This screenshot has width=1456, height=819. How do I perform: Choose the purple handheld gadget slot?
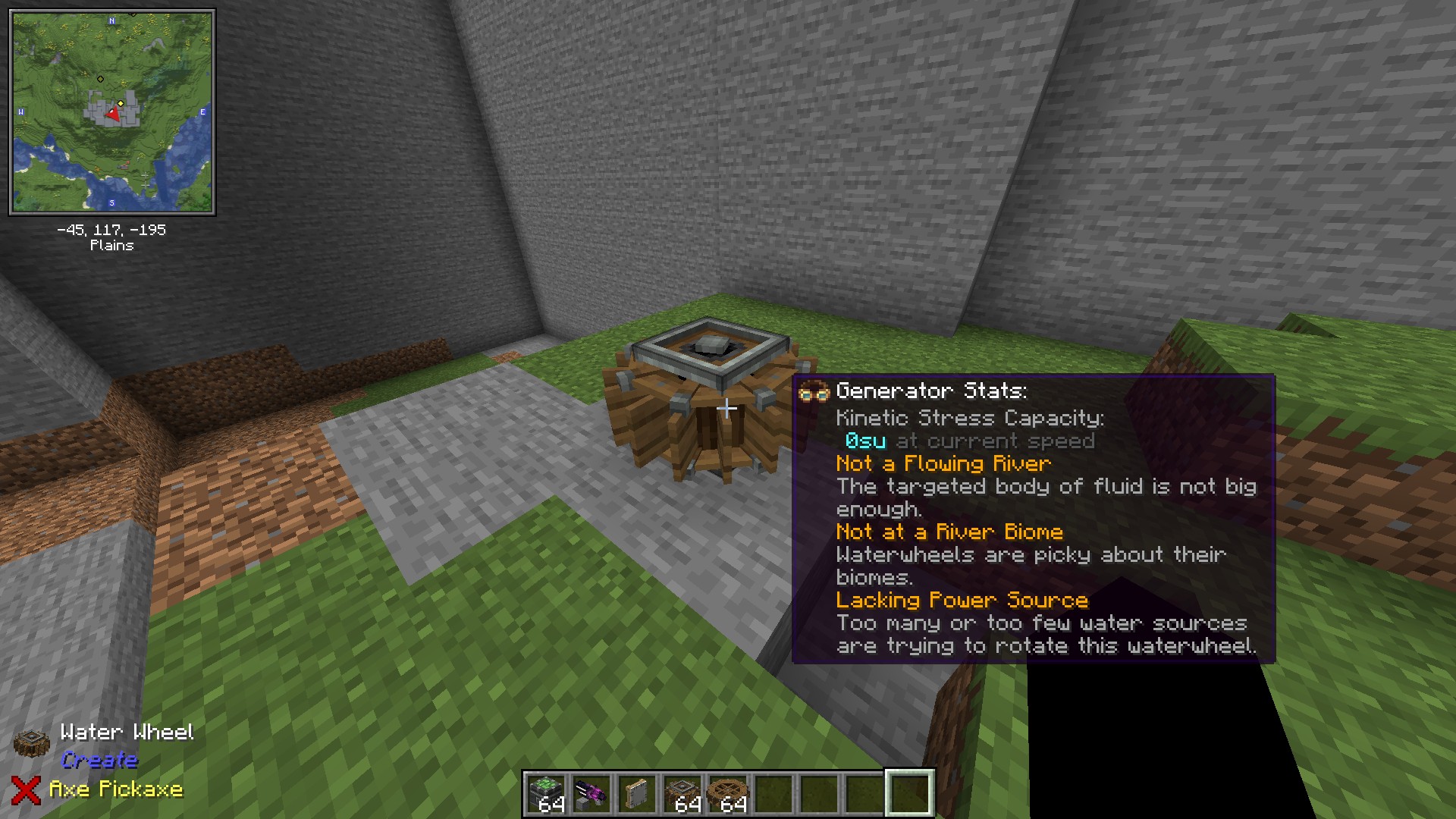coord(591,793)
